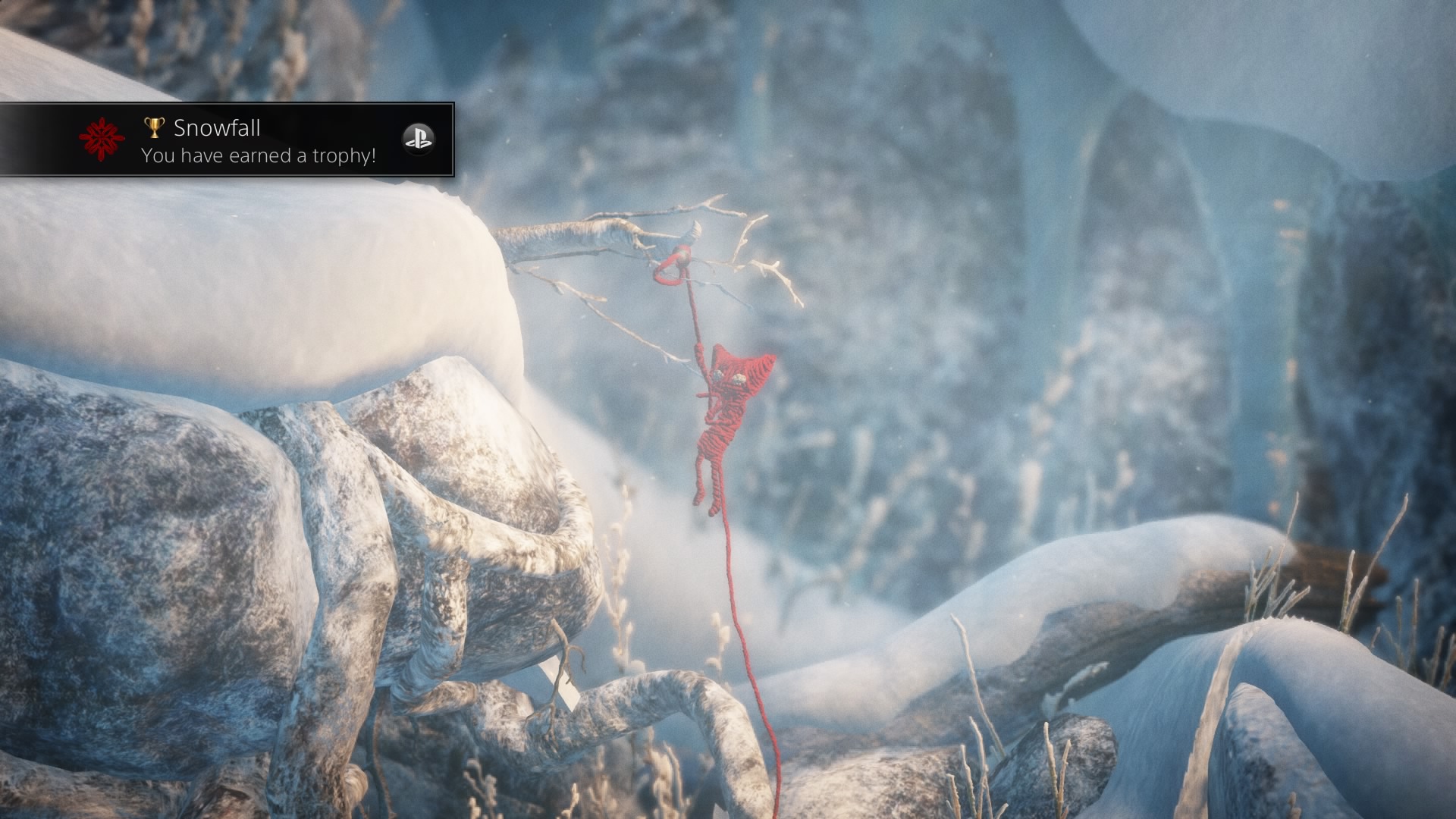Select the gold trophy cup icon
Viewport: 1456px width, 819px height.
point(154,127)
